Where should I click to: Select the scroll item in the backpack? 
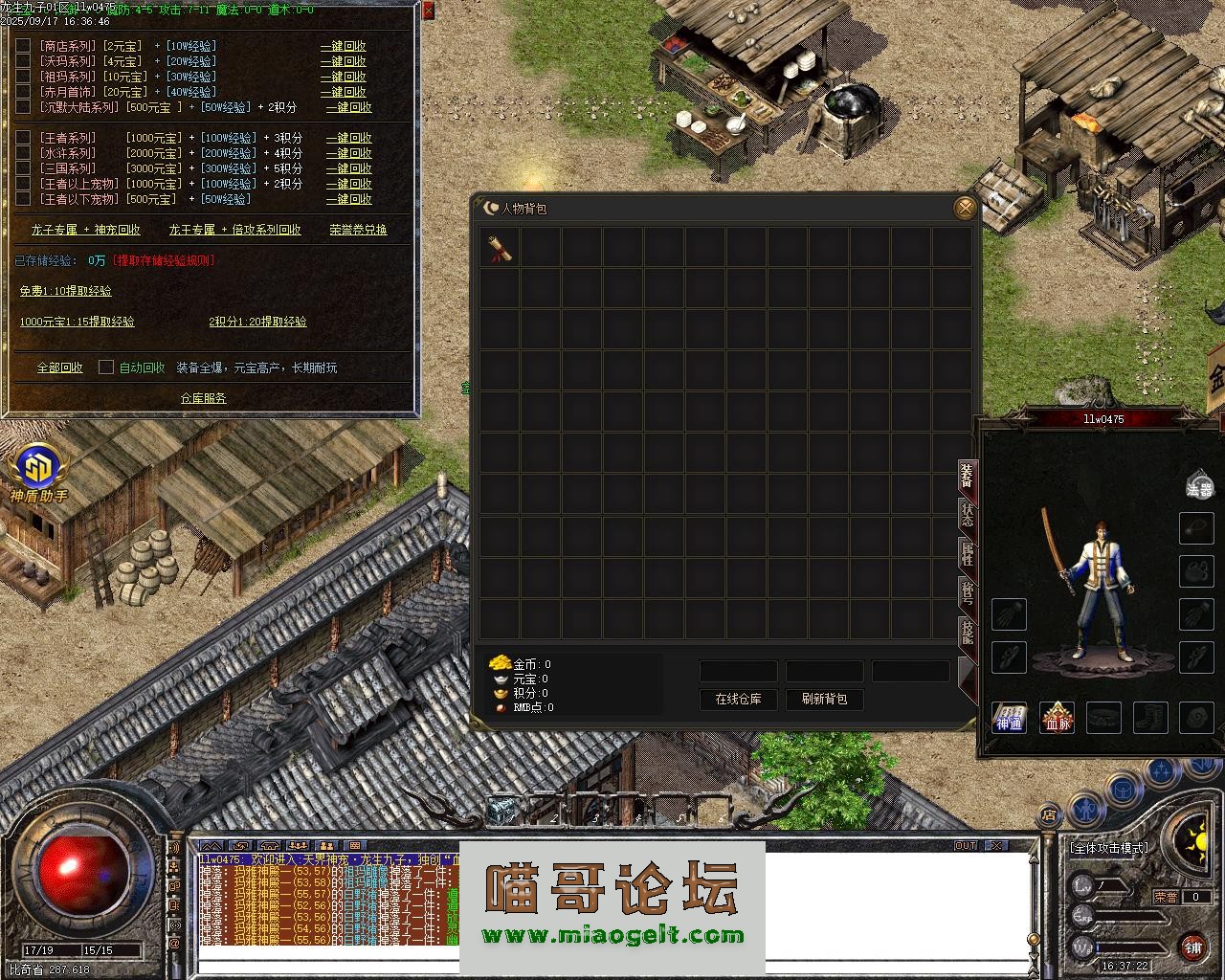coord(500,248)
